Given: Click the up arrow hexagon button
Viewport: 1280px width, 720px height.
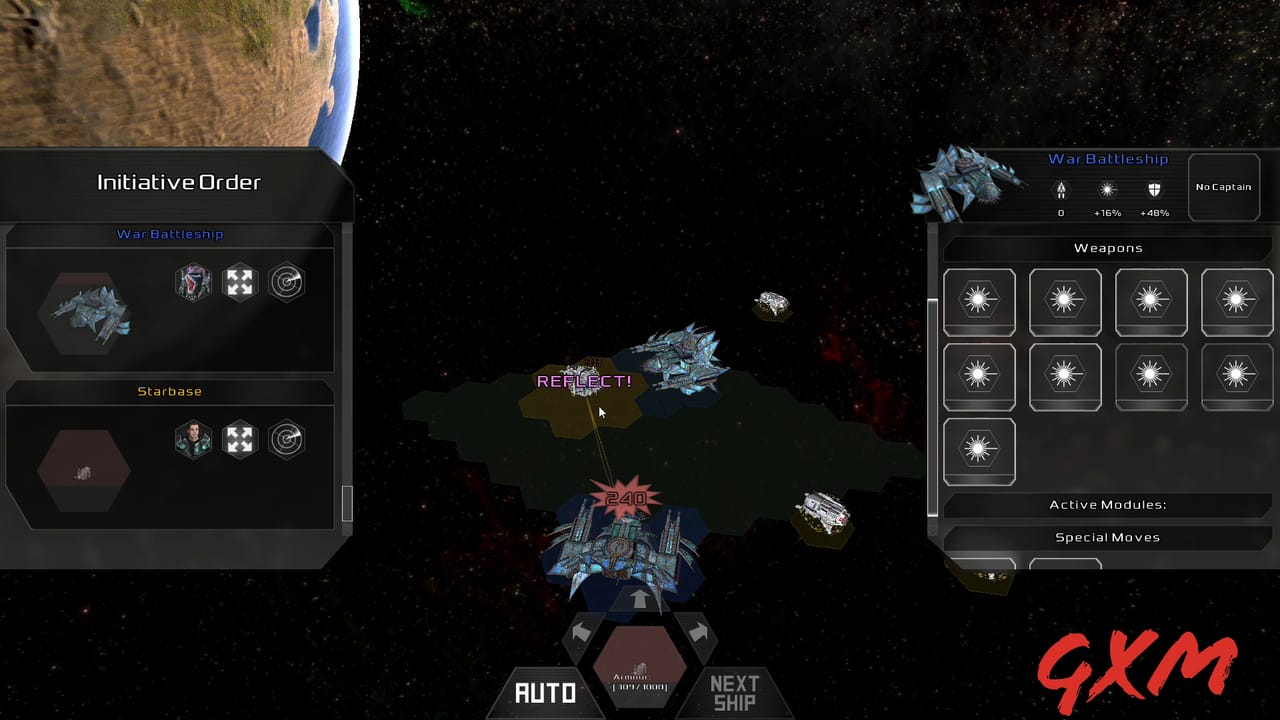Looking at the screenshot, I should pos(640,599).
